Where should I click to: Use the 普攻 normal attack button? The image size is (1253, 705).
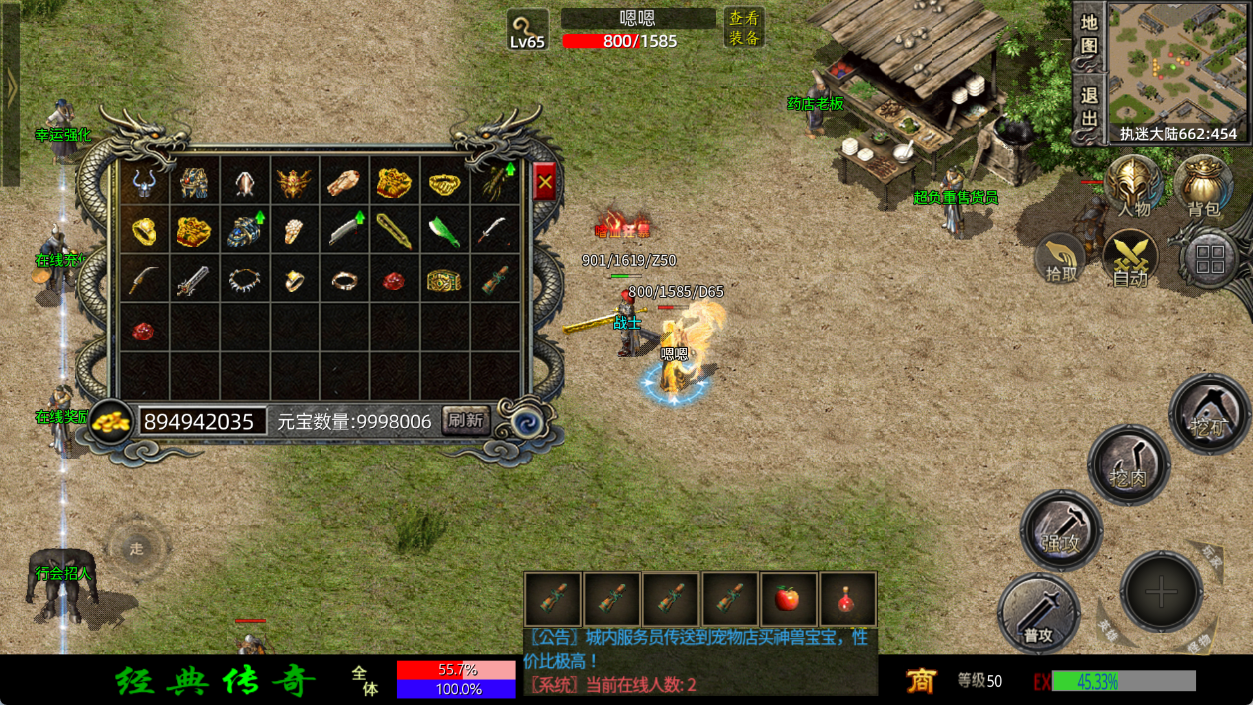[1038, 613]
